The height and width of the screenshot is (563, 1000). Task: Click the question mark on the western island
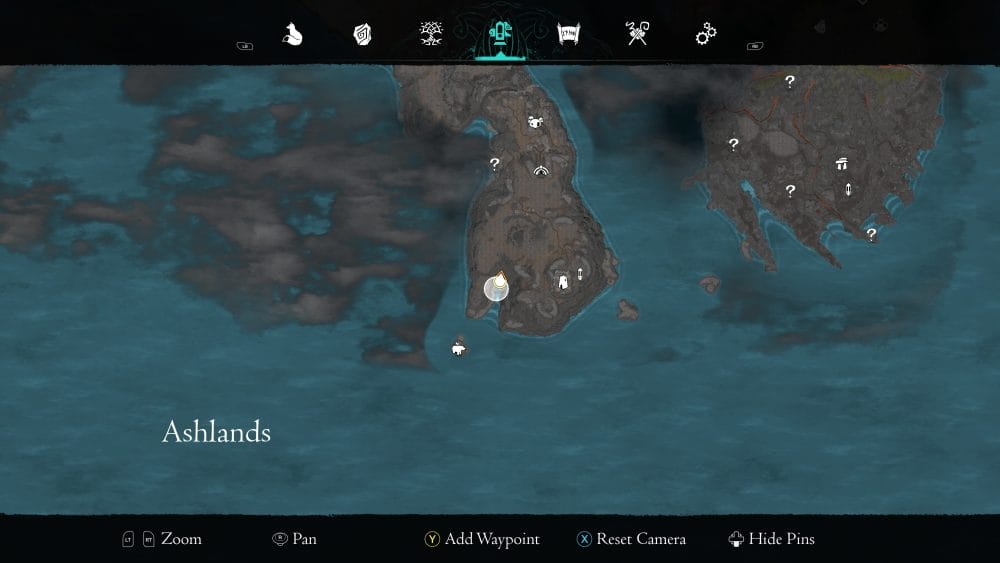click(494, 164)
